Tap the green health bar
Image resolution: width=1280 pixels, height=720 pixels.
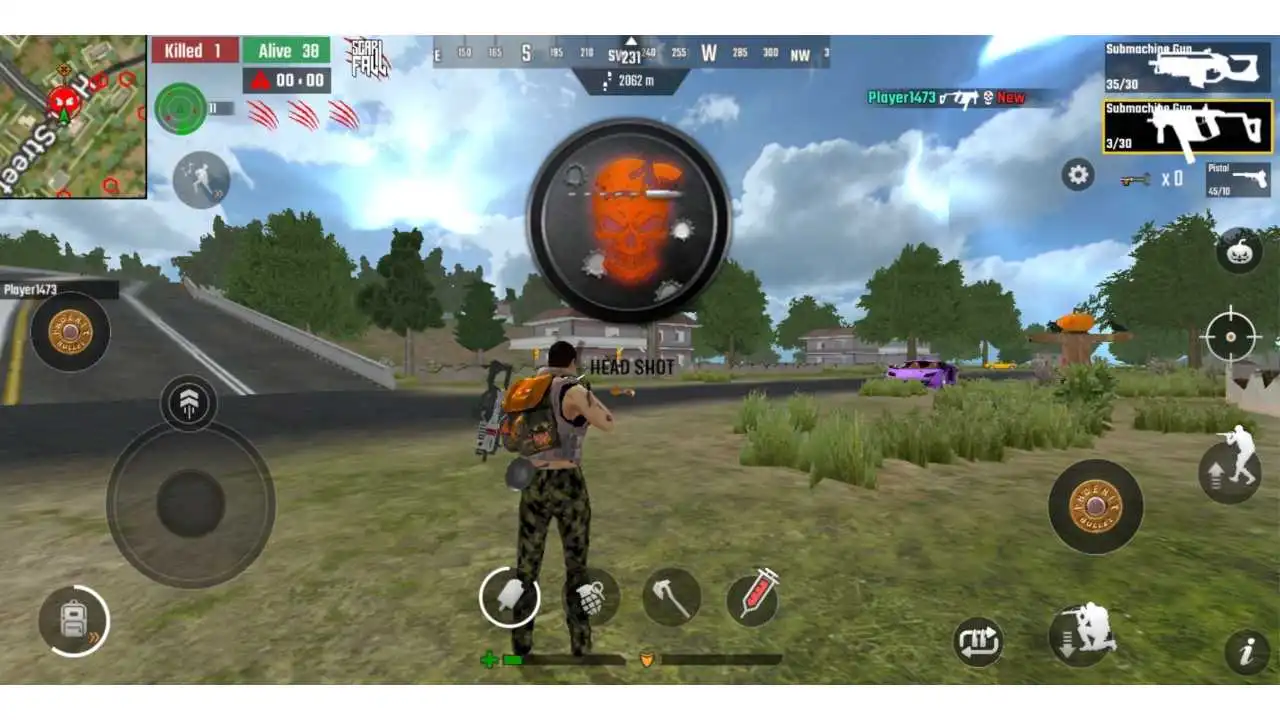[512, 659]
